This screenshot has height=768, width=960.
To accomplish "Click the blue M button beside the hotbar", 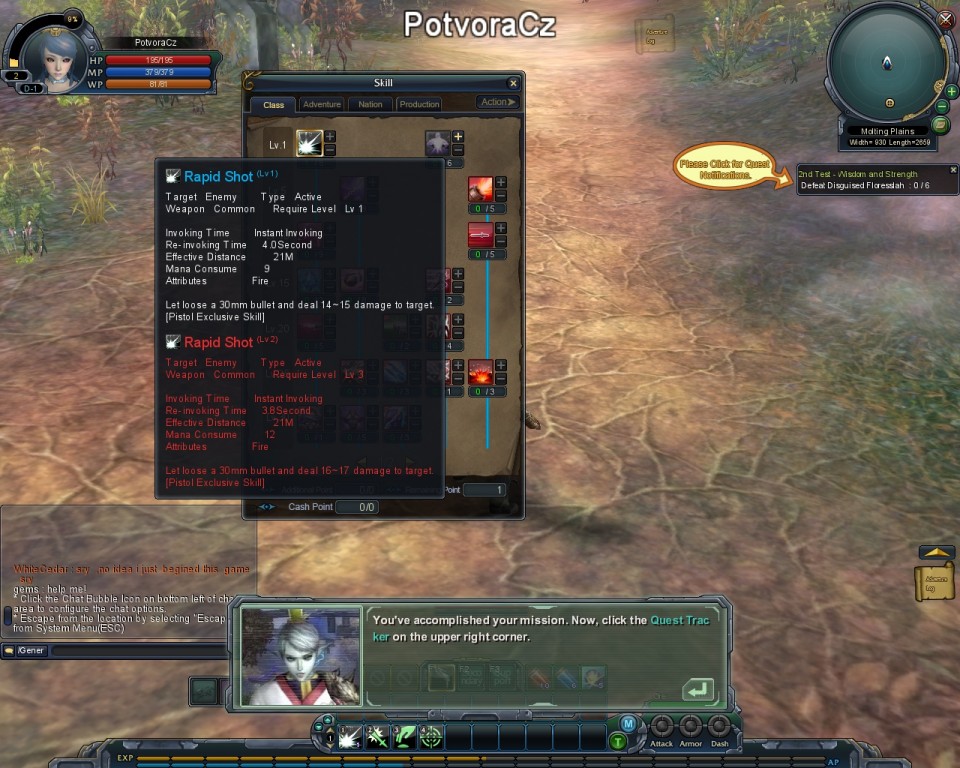I will (x=628, y=723).
